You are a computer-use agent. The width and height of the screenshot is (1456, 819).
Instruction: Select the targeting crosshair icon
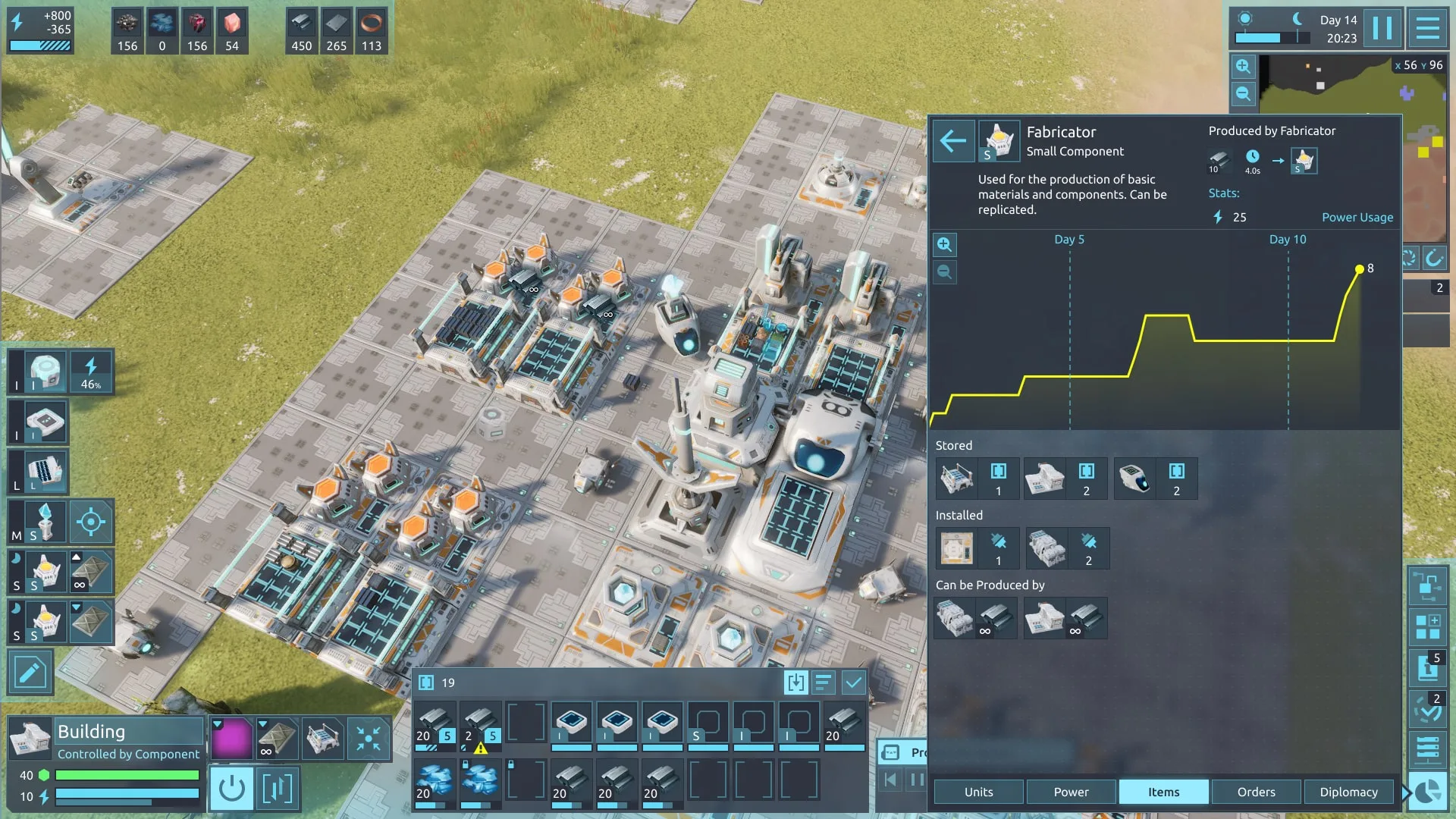pos(91,522)
